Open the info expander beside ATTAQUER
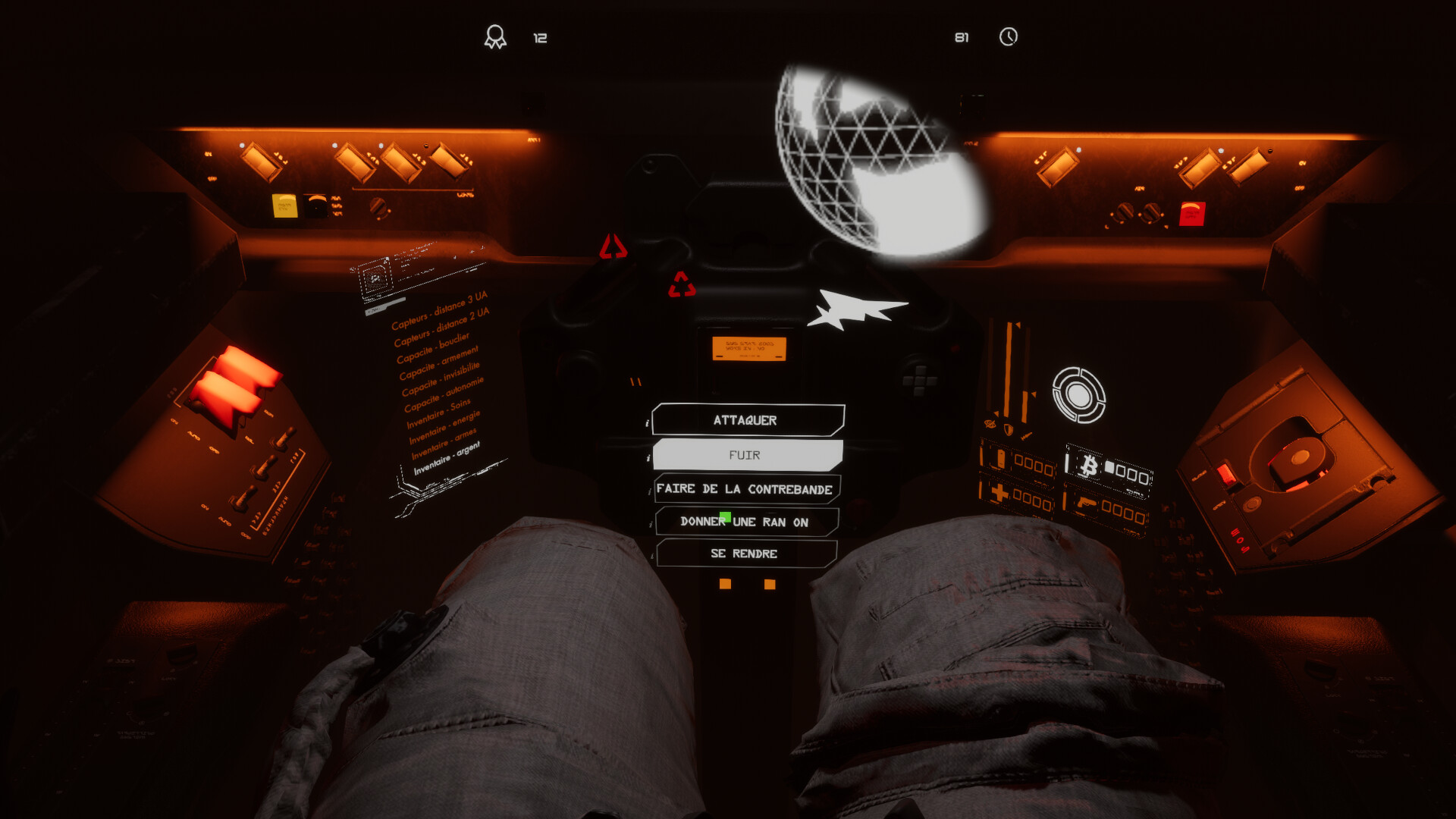 coord(647,422)
